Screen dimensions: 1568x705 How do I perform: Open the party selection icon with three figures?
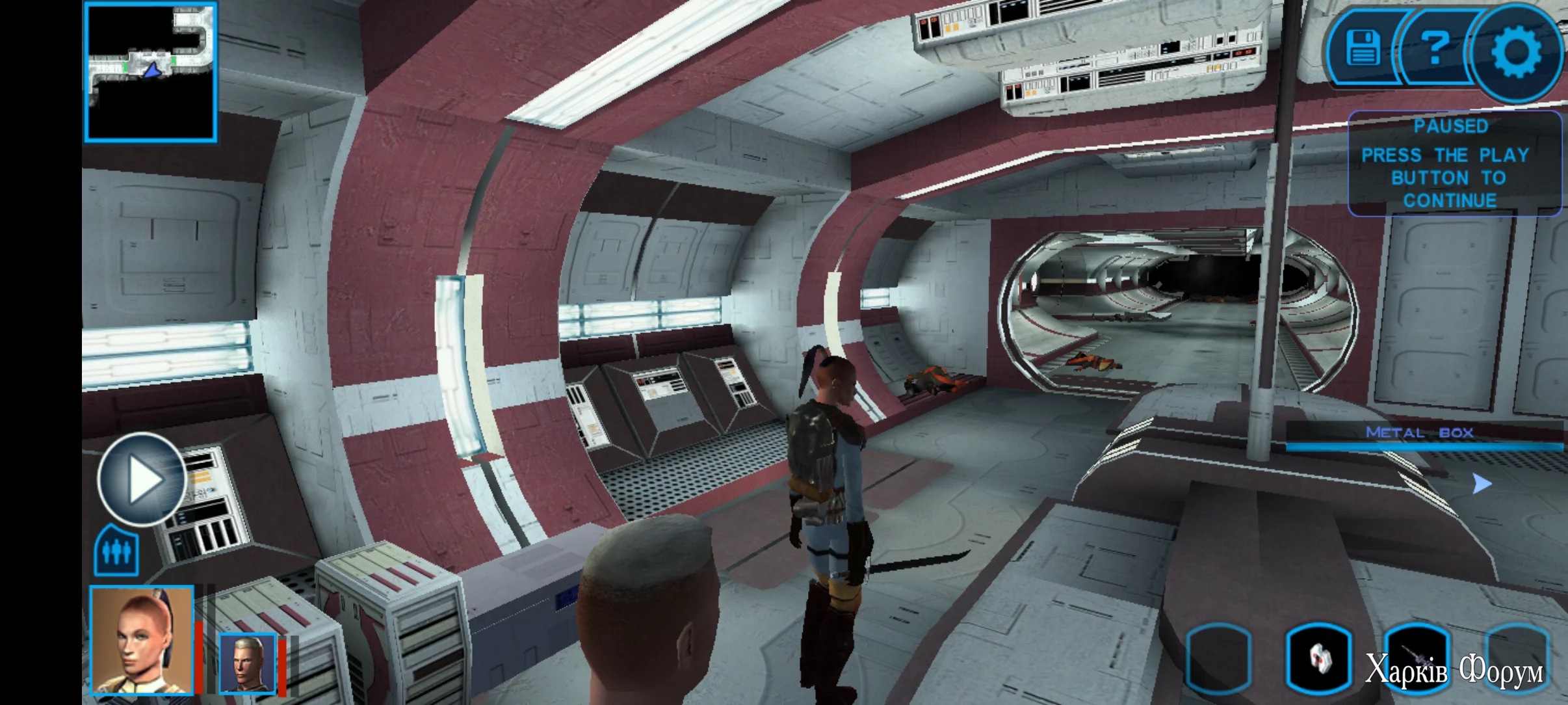pos(116,552)
